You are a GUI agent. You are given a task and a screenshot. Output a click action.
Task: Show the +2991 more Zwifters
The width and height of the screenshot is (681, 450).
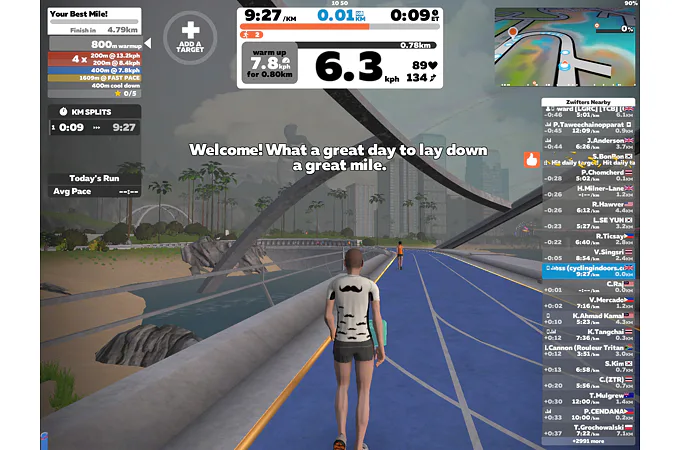coord(590,438)
